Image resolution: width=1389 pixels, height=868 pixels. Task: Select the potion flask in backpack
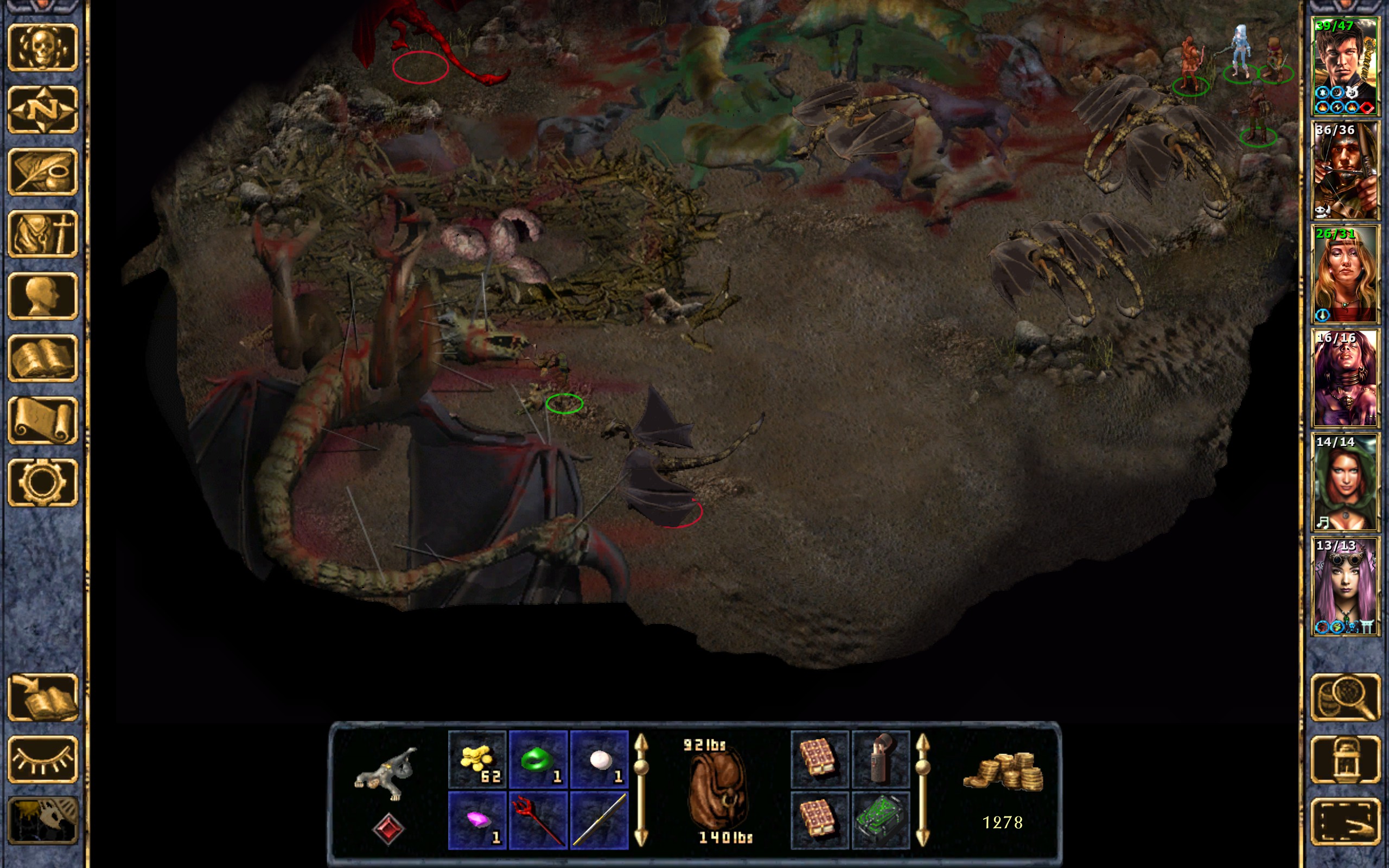pos(881,759)
